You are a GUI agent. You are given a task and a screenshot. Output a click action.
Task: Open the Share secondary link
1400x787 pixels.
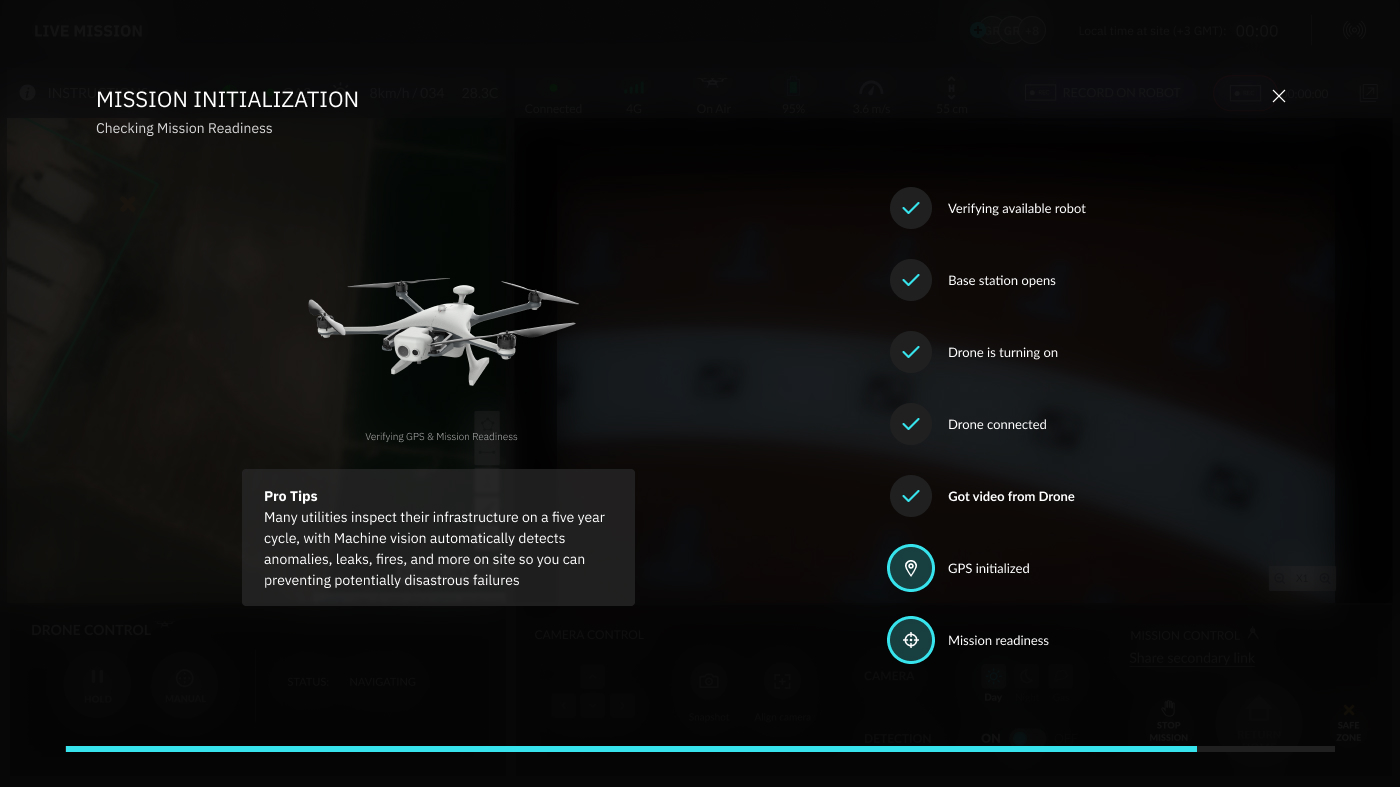click(x=1191, y=658)
